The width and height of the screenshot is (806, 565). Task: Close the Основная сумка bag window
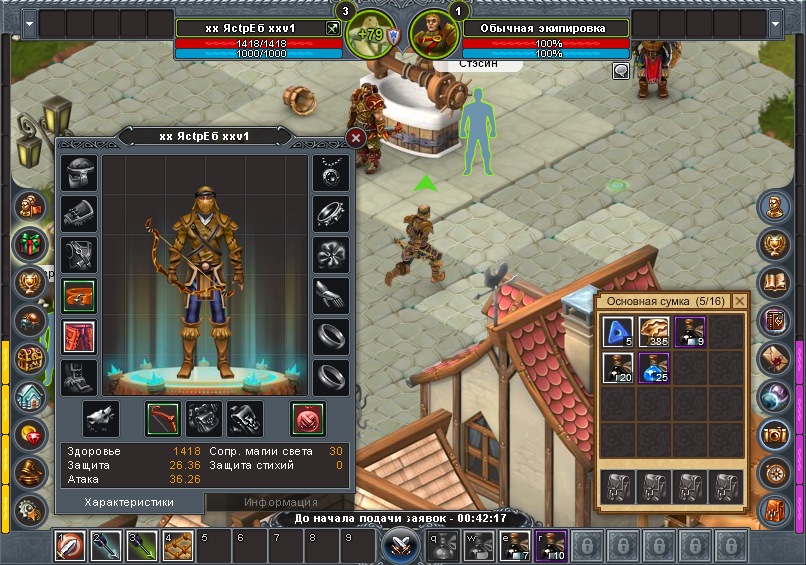tap(740, 300)
